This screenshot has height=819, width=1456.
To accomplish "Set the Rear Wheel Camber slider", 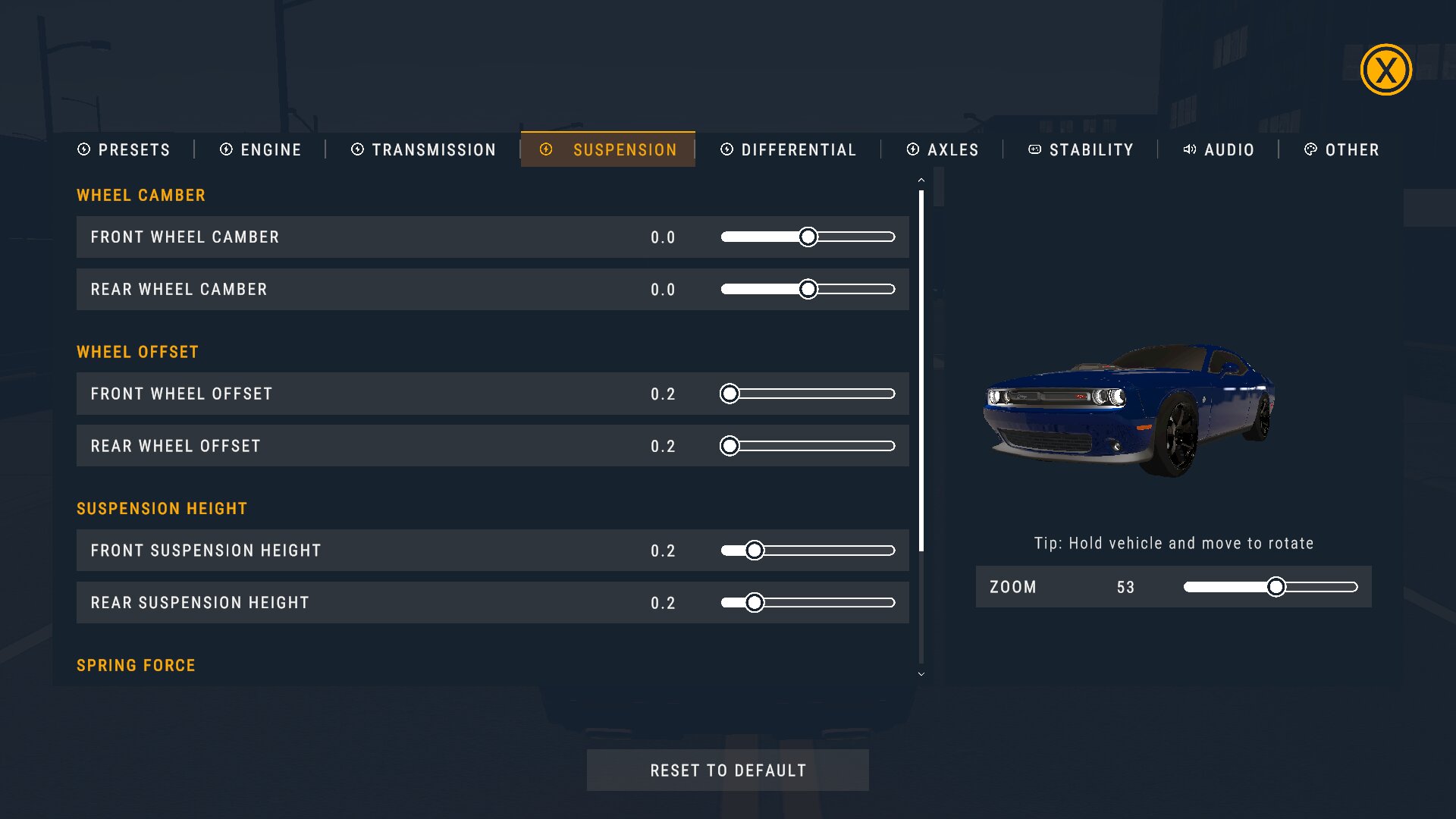I will 808,290.
